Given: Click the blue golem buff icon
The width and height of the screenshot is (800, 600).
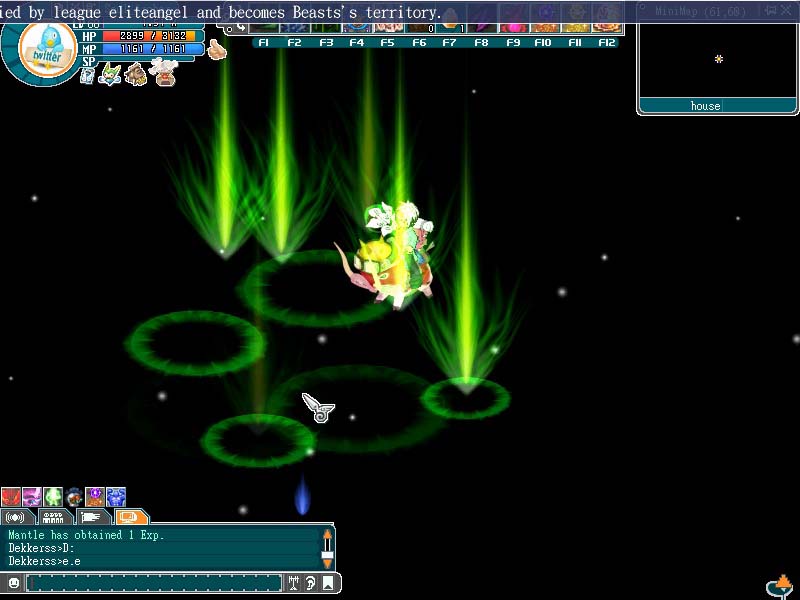Looking at the screenshot, I should [x=116, y=497].
